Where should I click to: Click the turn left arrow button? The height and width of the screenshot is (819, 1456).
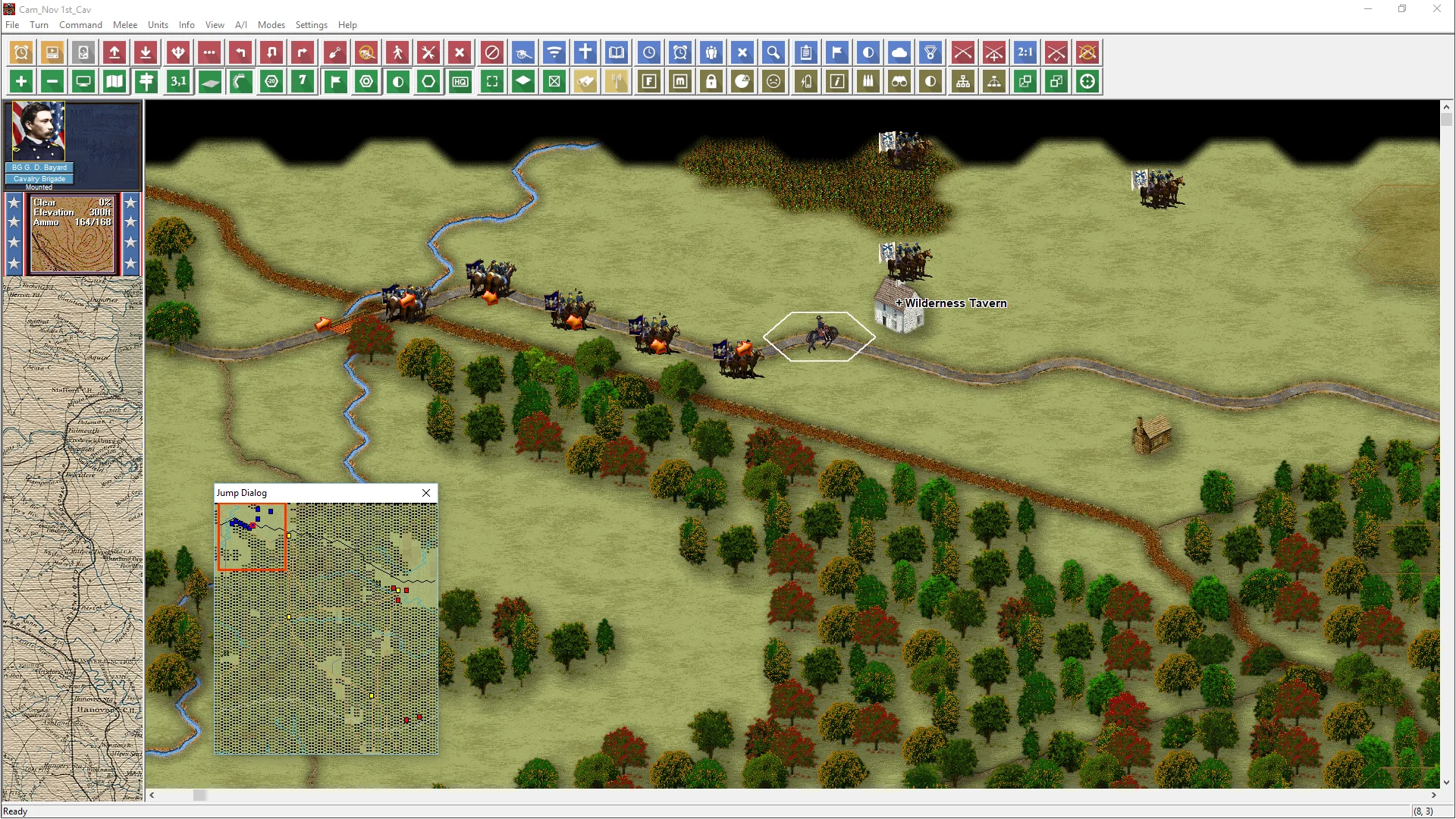(x=240, y=52)
